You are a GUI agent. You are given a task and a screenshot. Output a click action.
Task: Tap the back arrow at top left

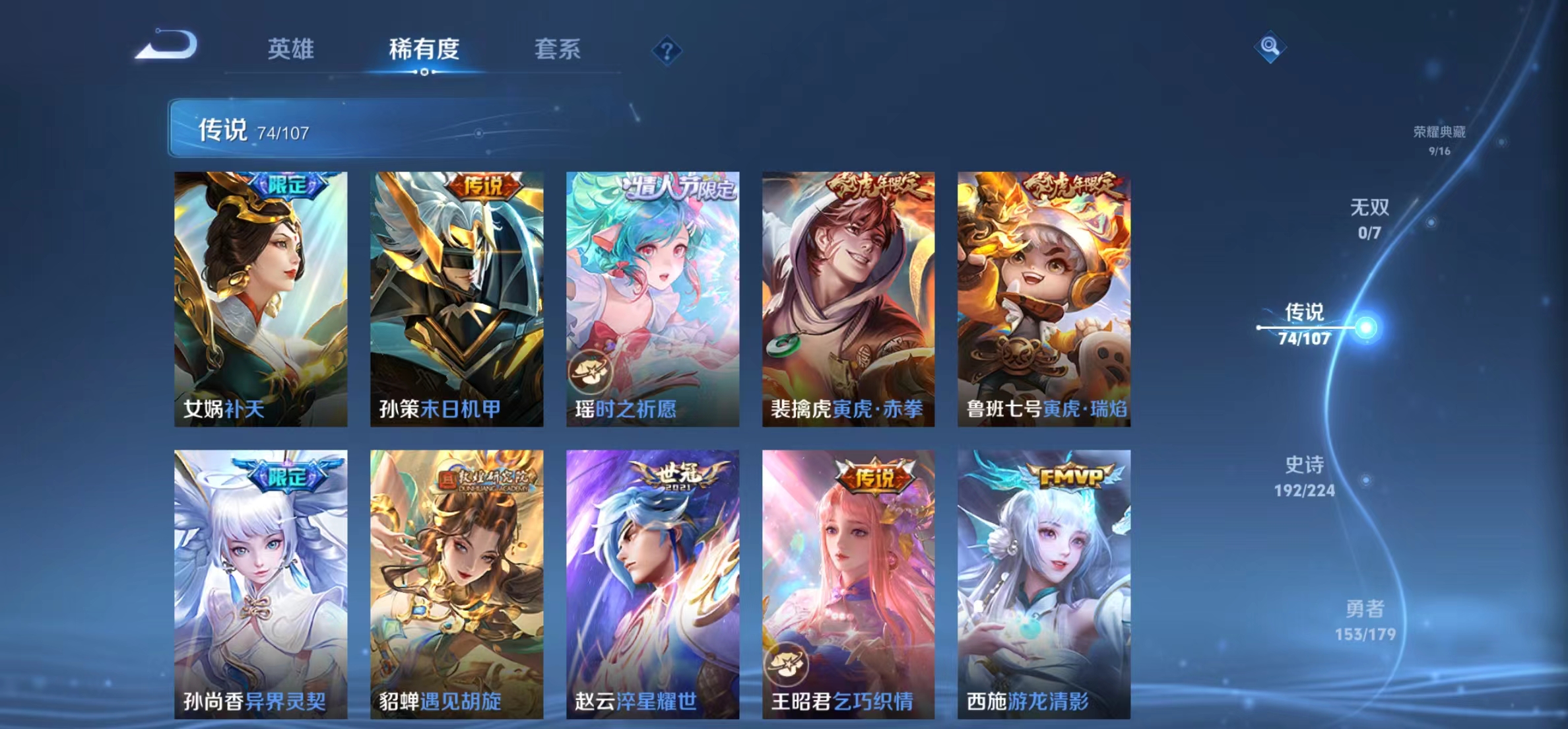tap(167, 45)
